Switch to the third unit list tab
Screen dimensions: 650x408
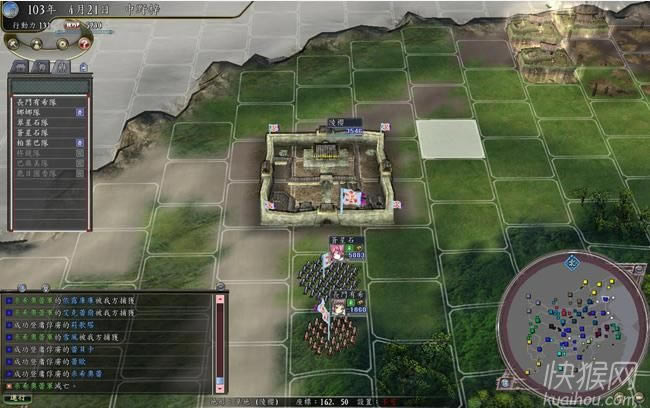click(x=60, y=66)
